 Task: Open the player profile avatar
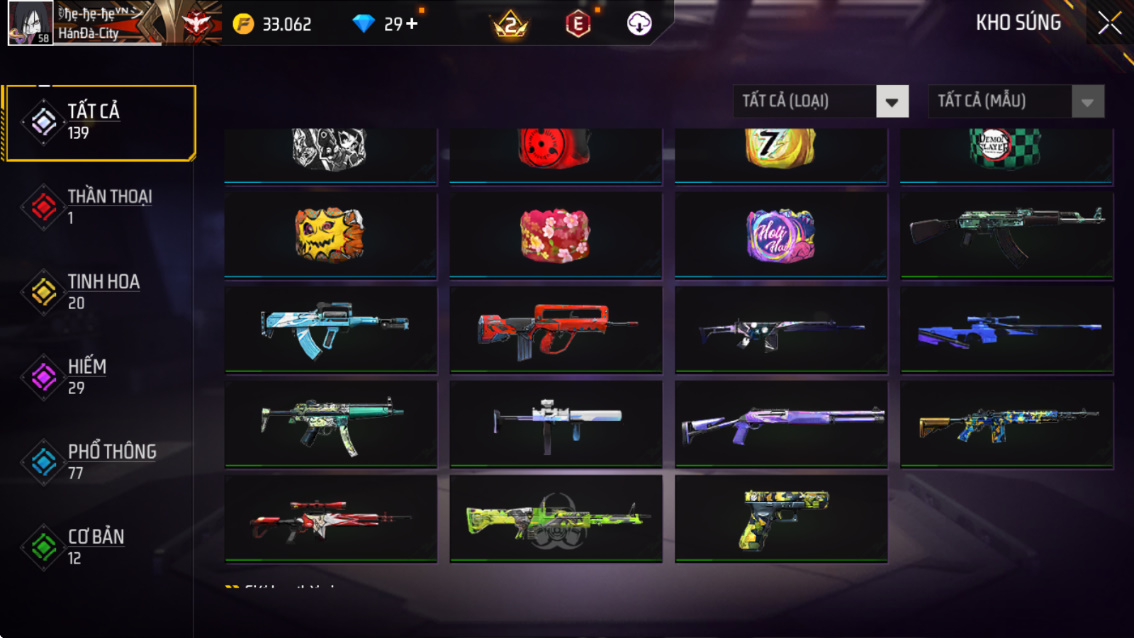[30, 23]
